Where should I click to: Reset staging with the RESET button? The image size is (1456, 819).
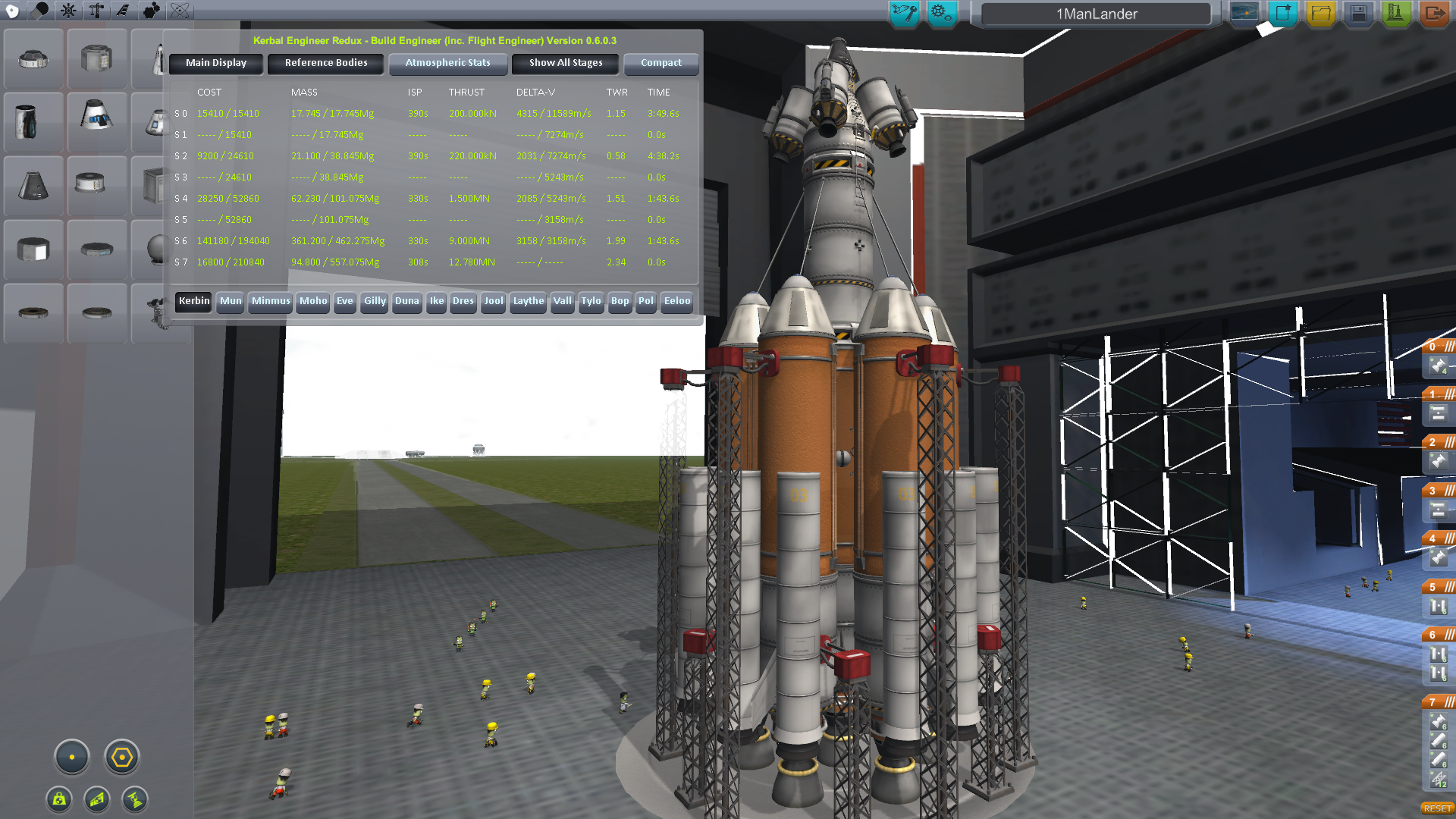click(1437, 808)
